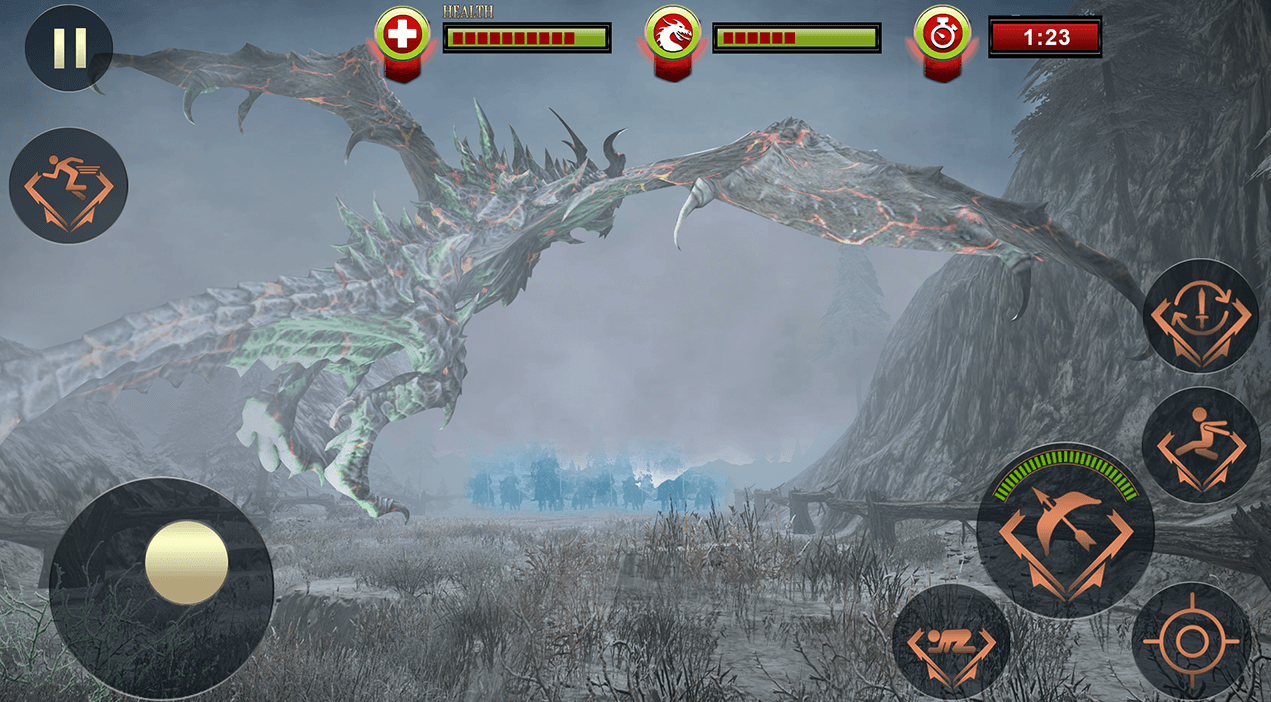Pause the game
This screenshot has width=1271, height=702.
(68, 48)
